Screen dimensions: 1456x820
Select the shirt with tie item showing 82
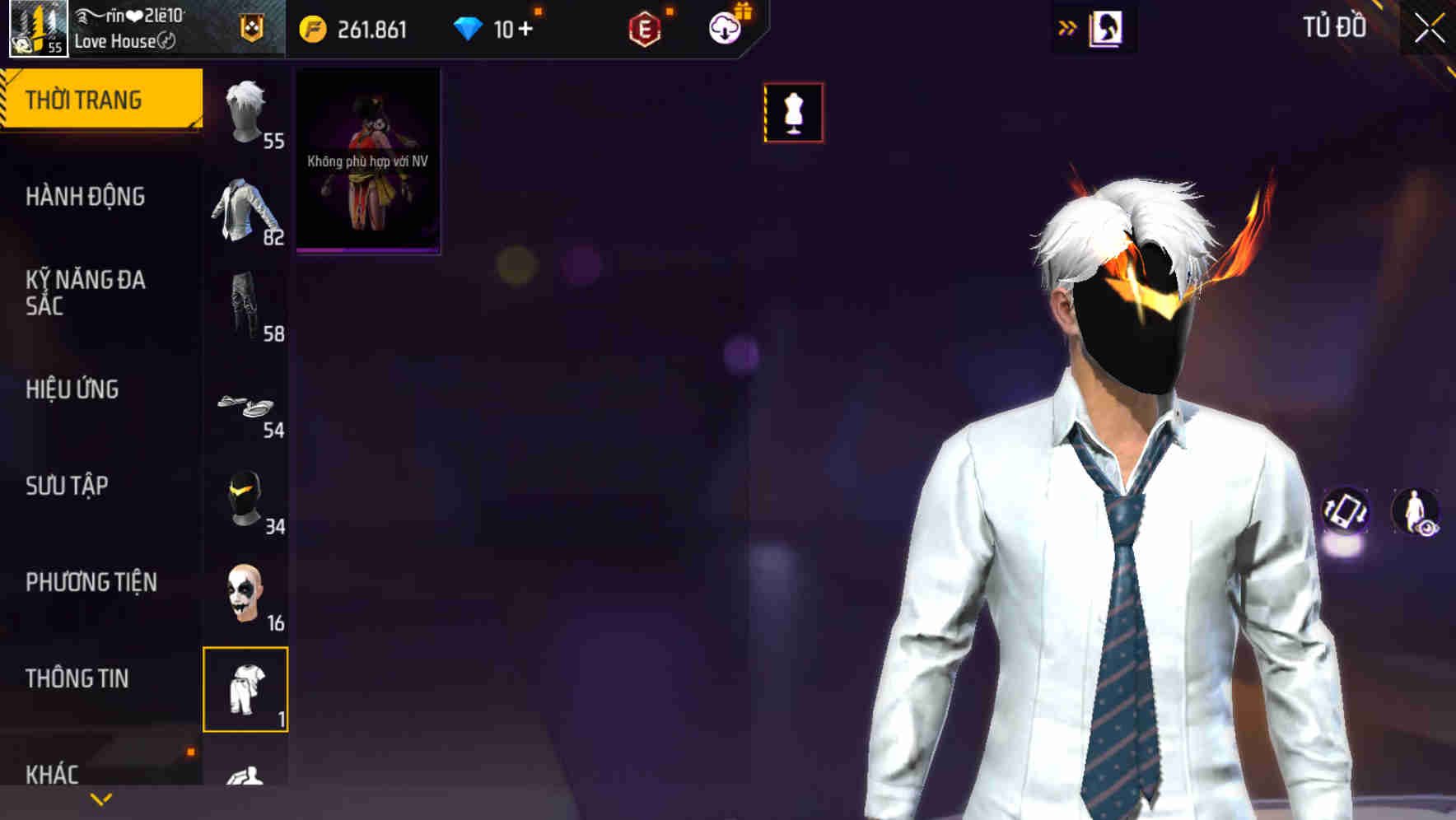point(245,210)
